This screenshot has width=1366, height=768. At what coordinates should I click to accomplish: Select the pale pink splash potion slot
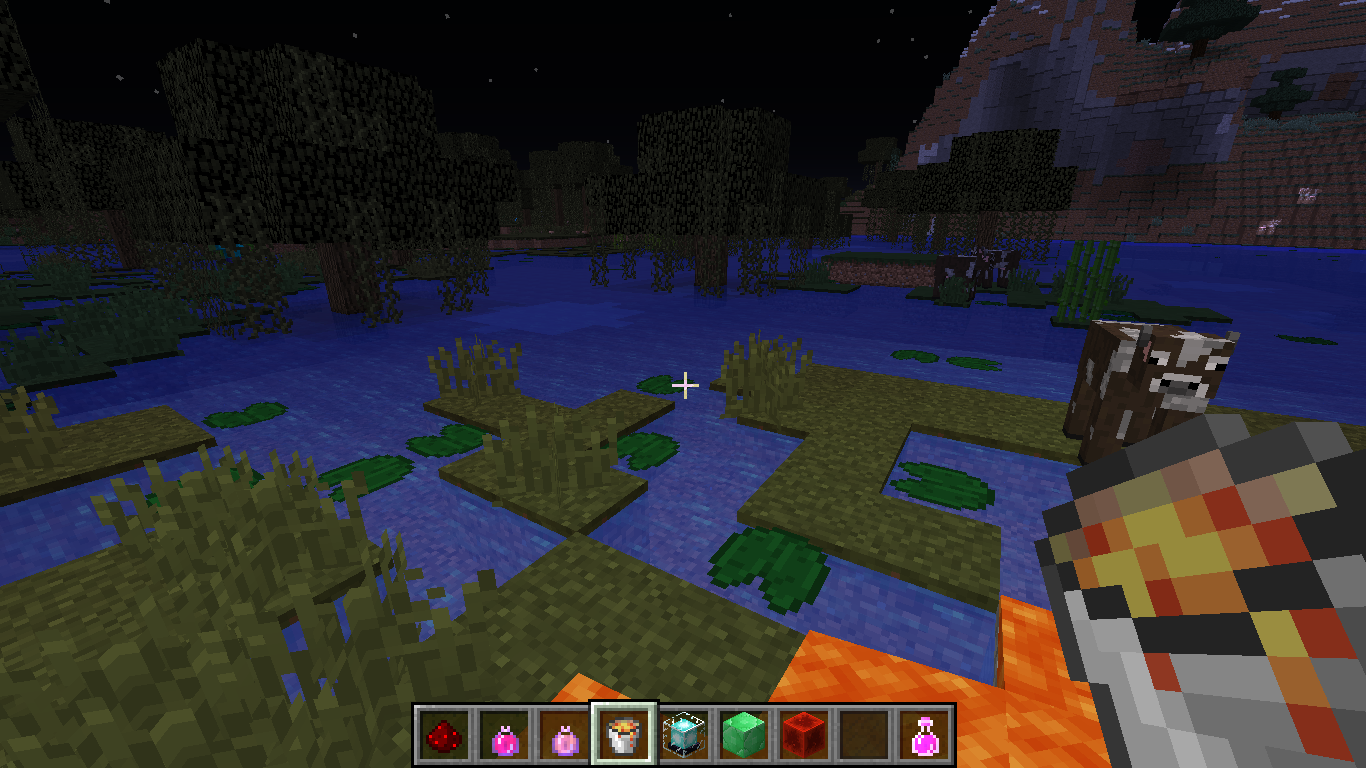point(564,737)
